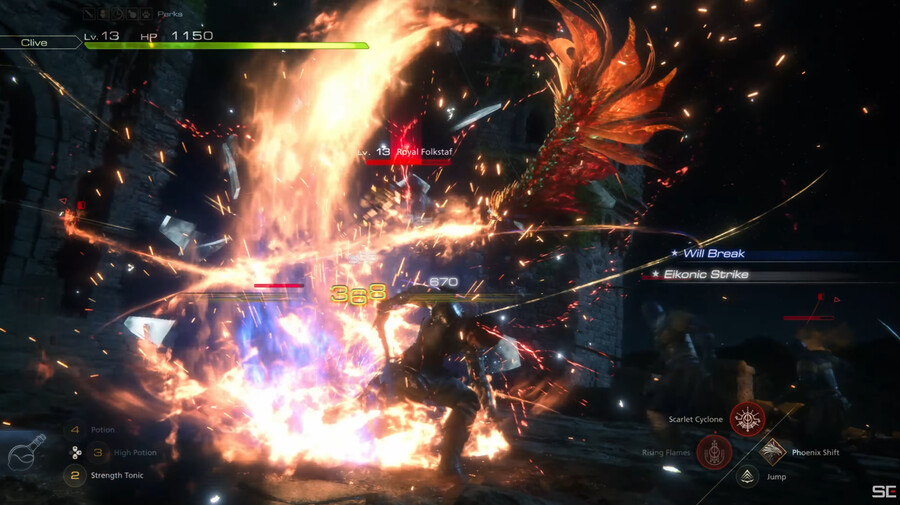Click the Jump action icon
The width and height of the screenshot is (900, 505).
pyautogui.click(x=746, y=476)
